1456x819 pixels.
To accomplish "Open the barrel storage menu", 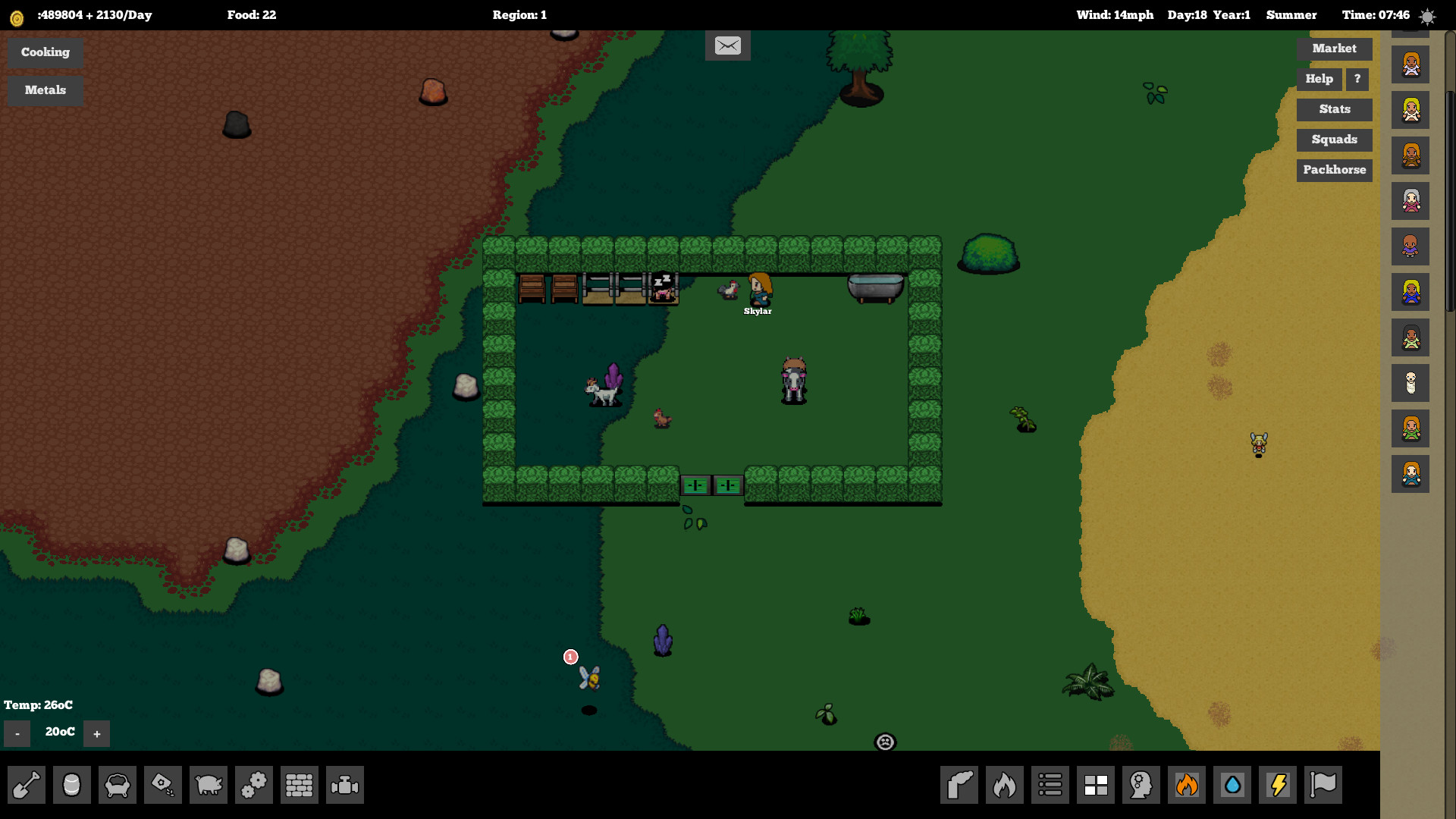I will (72, 785).
